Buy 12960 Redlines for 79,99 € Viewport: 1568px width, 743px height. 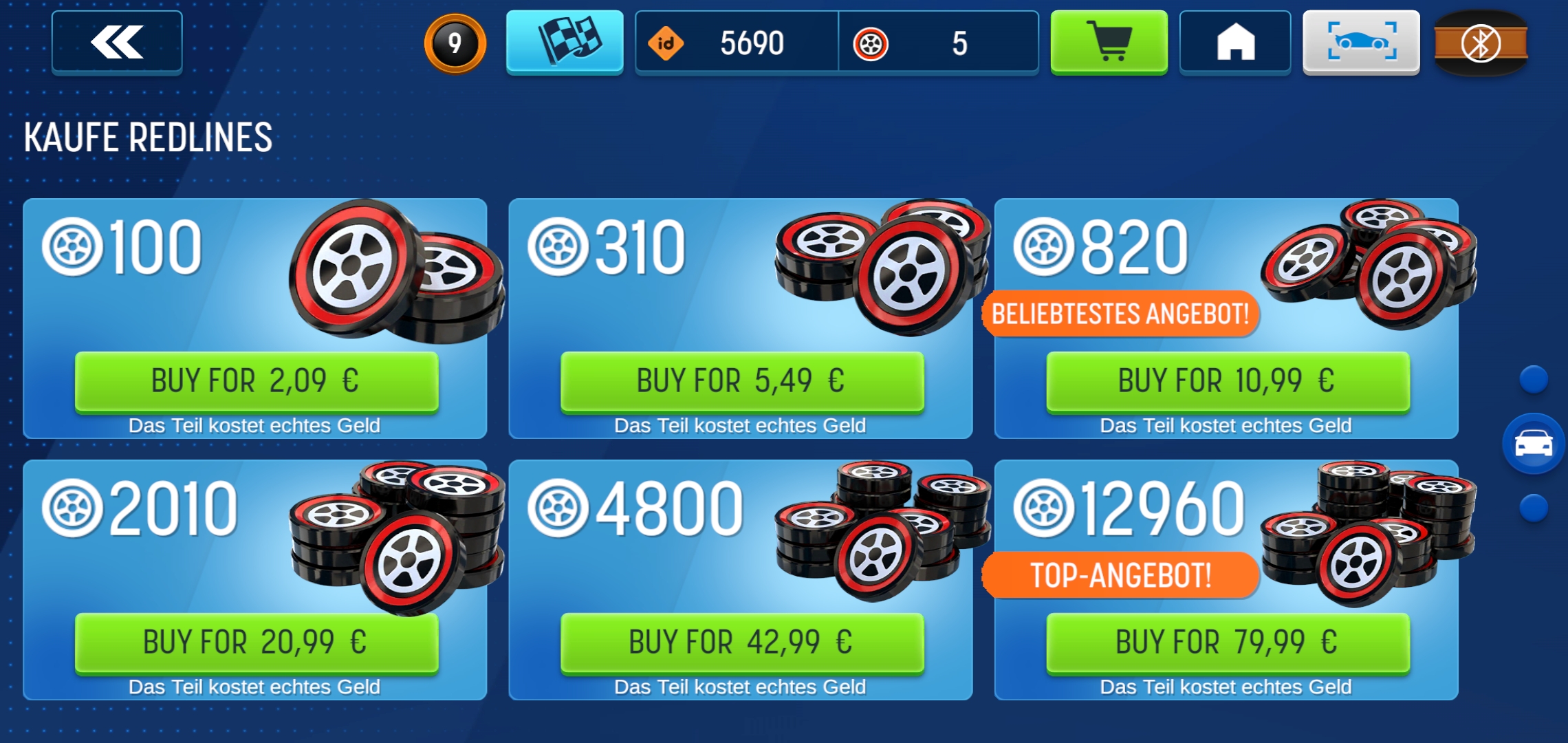(1228, 643)
